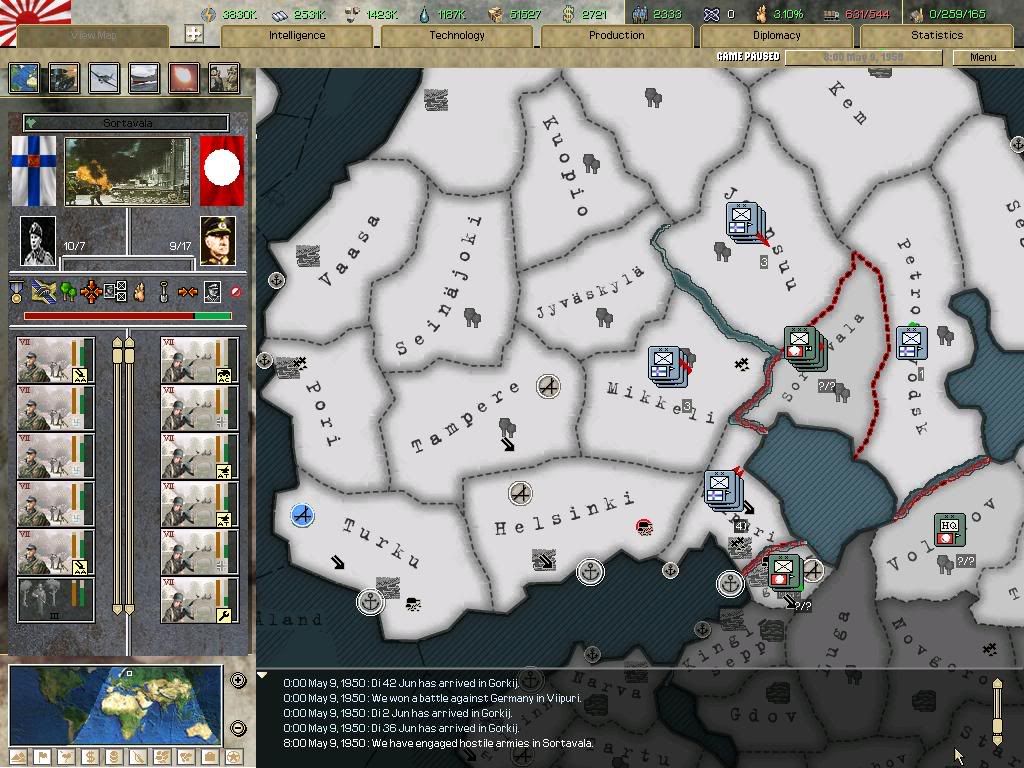Click the world minimap
This screenshot has width=1024, height=768.
click(115, 704)
